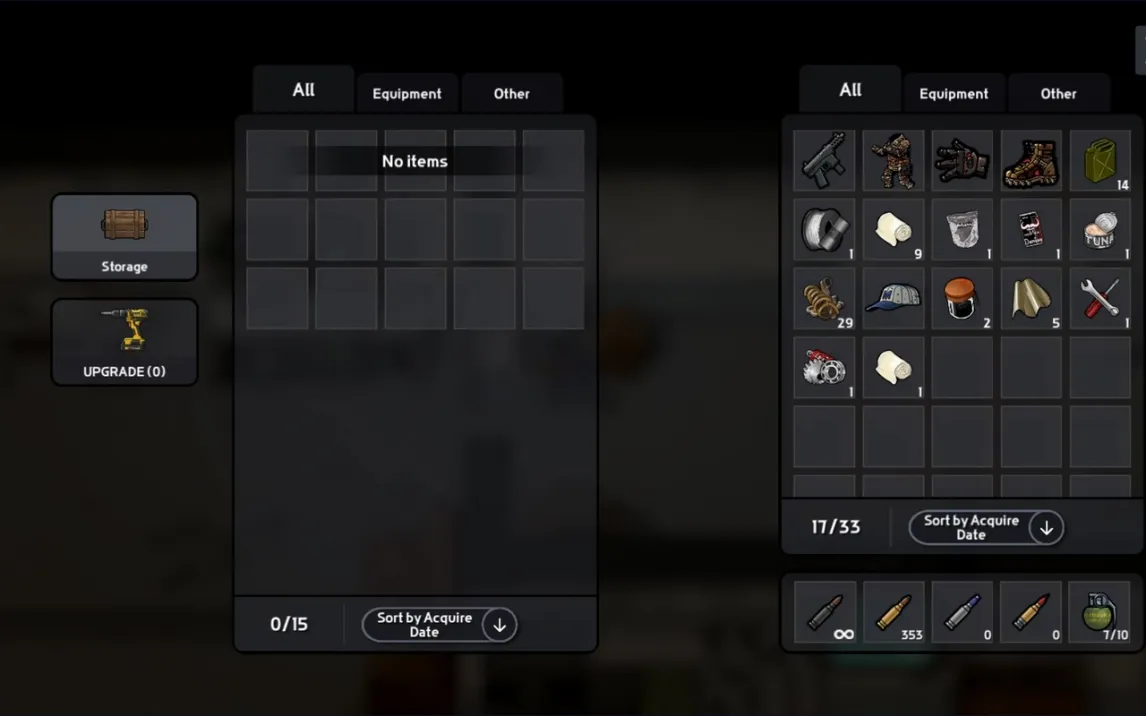Open the Storage chest panel
This screenshot has height=716, width=1146.
[124, 236]
